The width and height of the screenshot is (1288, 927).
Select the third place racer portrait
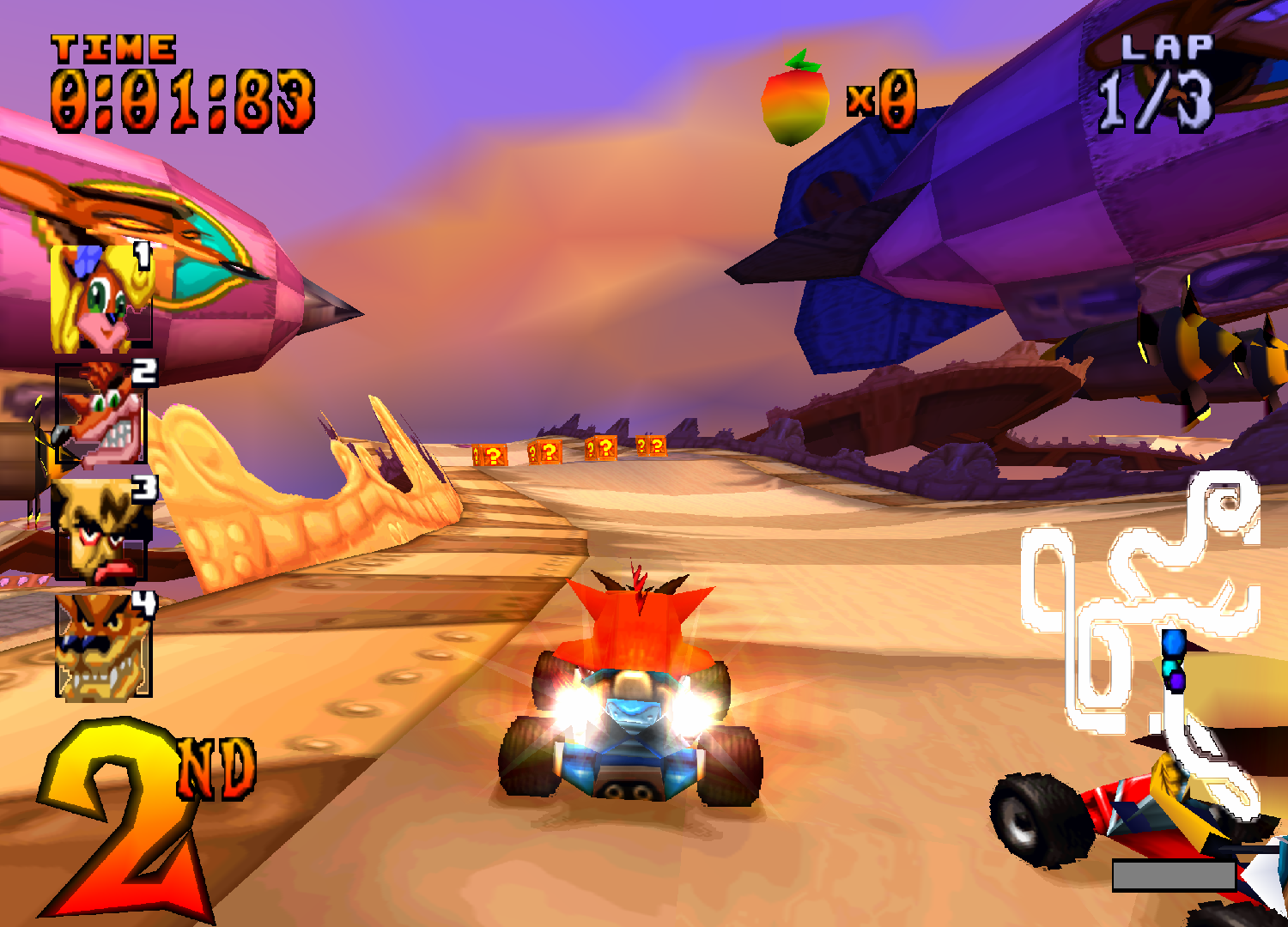point(99,528)
